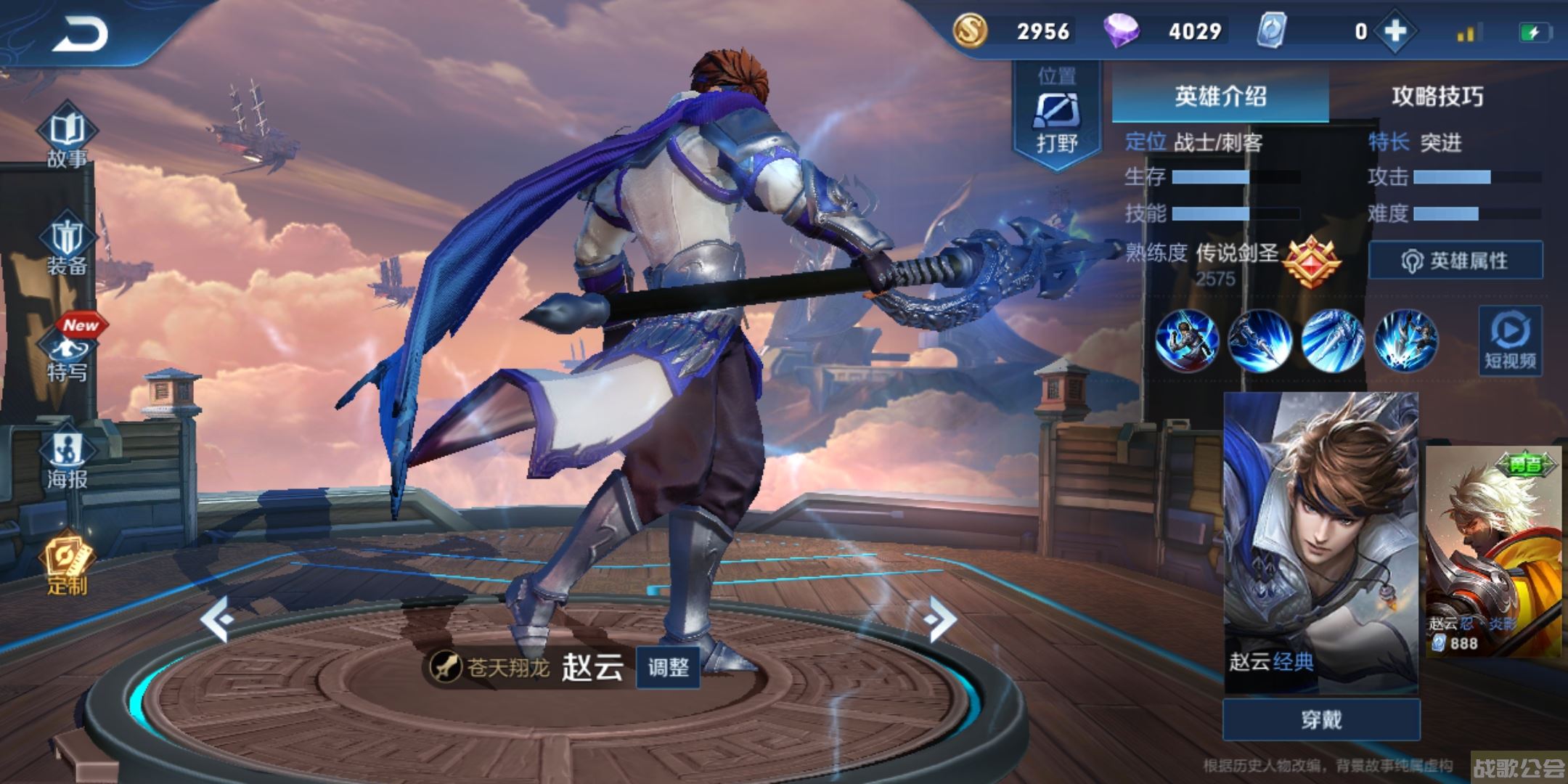Open 英雄属性 hero attributes
This screenshot has width=1568, height=784.
pyautogui.click(x=1455, y=260)
